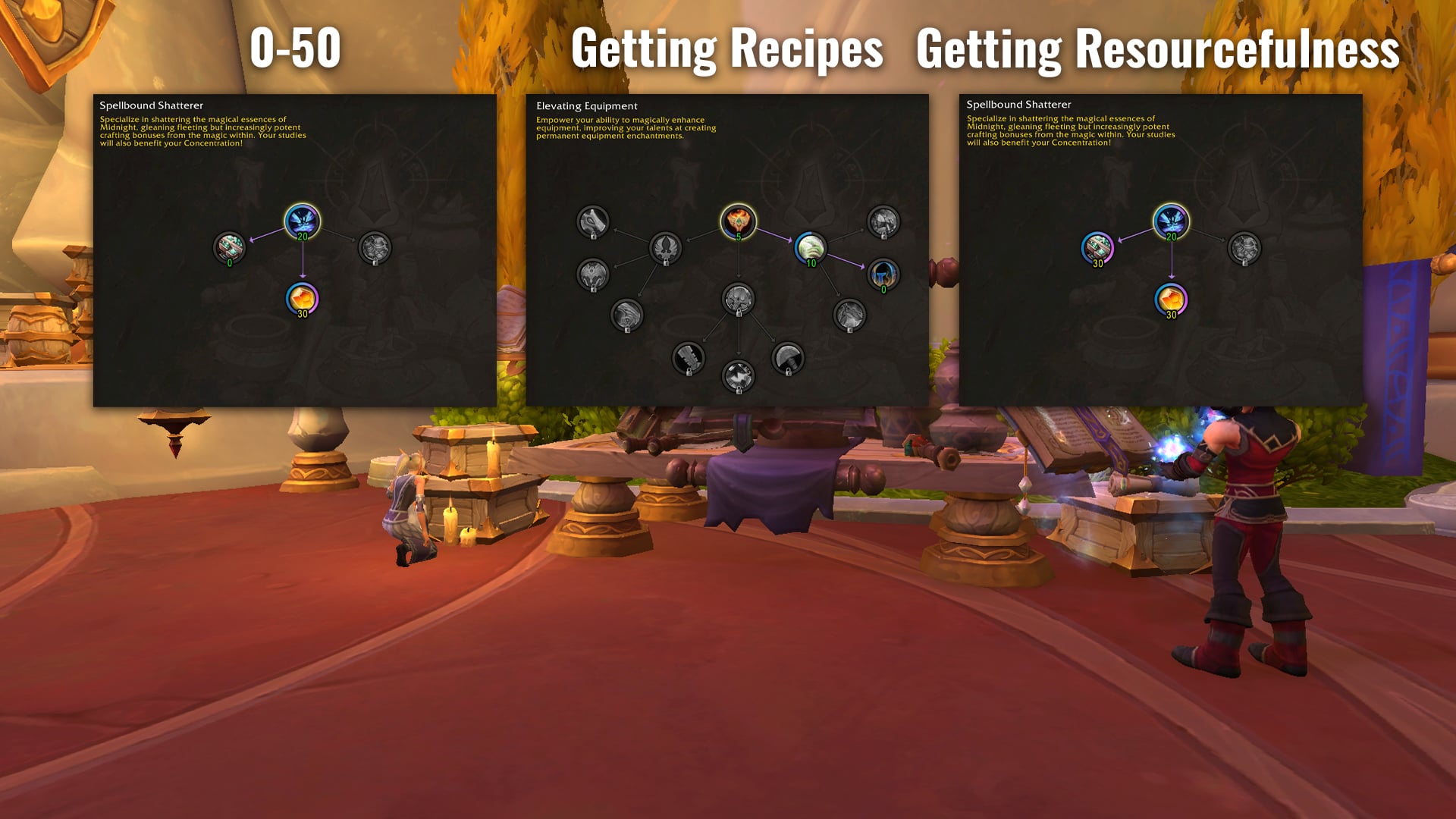Click the crystal crate node showing 0 points

click(x=229, y=247)
